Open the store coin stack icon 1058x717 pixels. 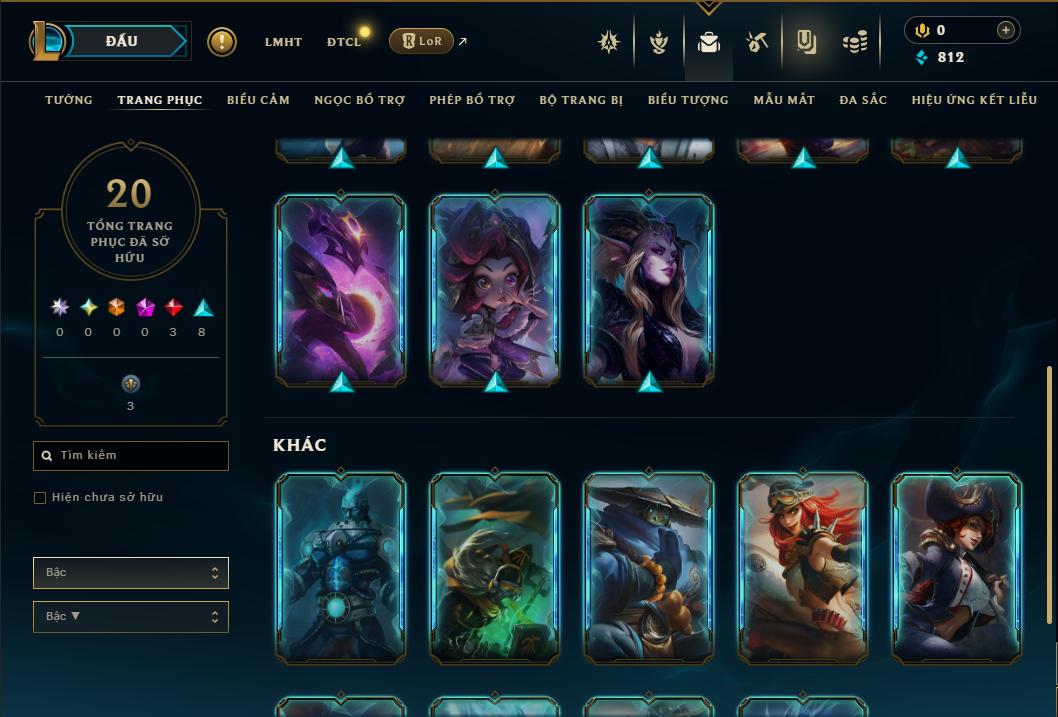coord(854,42)
